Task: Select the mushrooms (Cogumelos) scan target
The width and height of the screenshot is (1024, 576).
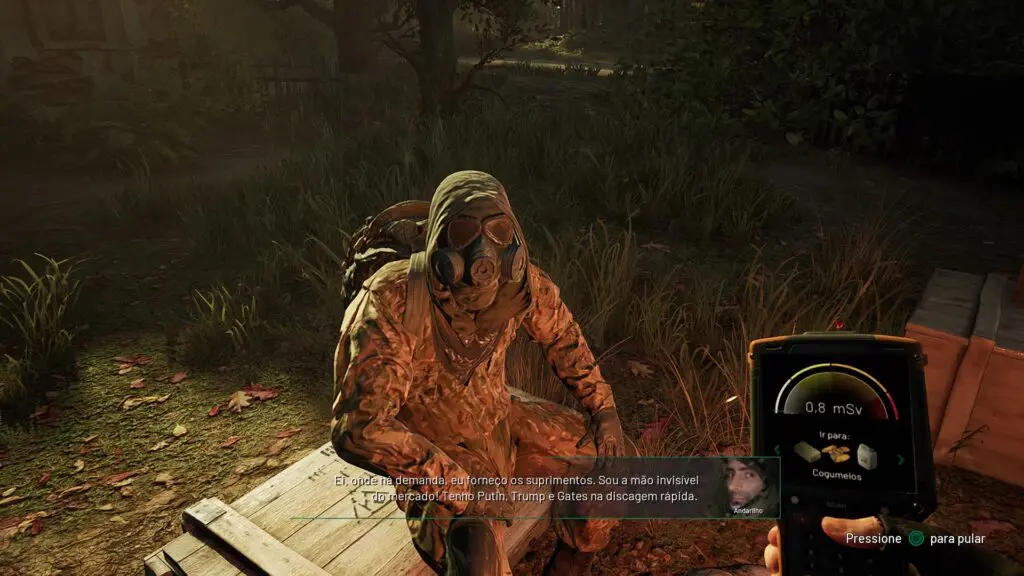Action: (x=837, y=454)
